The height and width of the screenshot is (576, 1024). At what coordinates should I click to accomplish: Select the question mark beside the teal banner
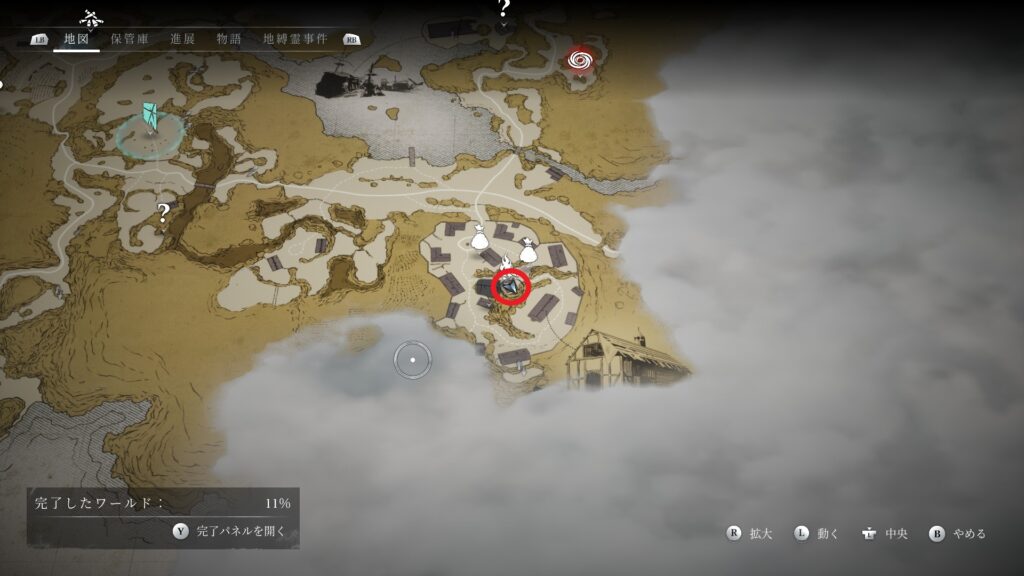(163, 211)
